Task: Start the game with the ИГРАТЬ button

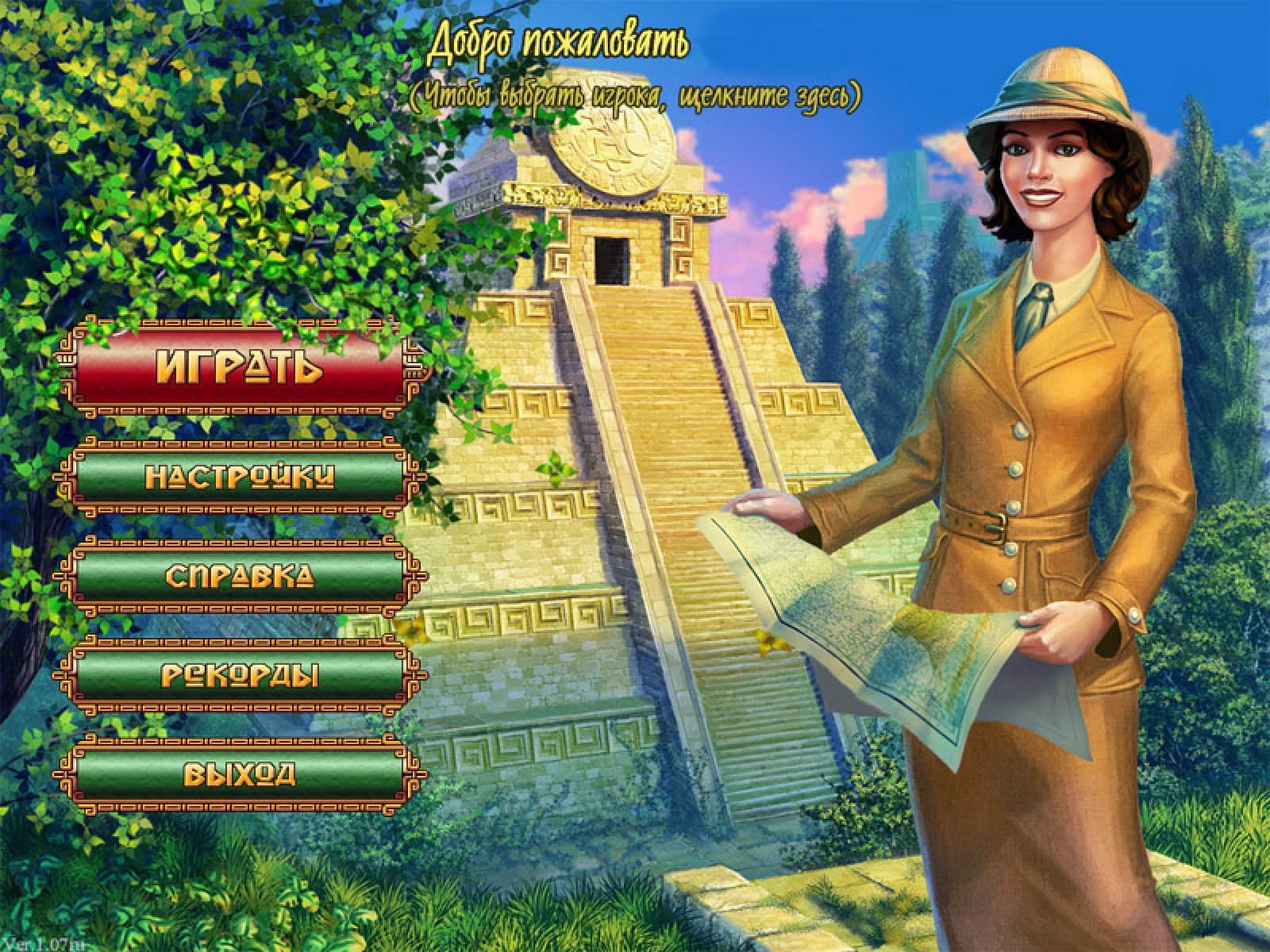Action: [x=240, y=367]
